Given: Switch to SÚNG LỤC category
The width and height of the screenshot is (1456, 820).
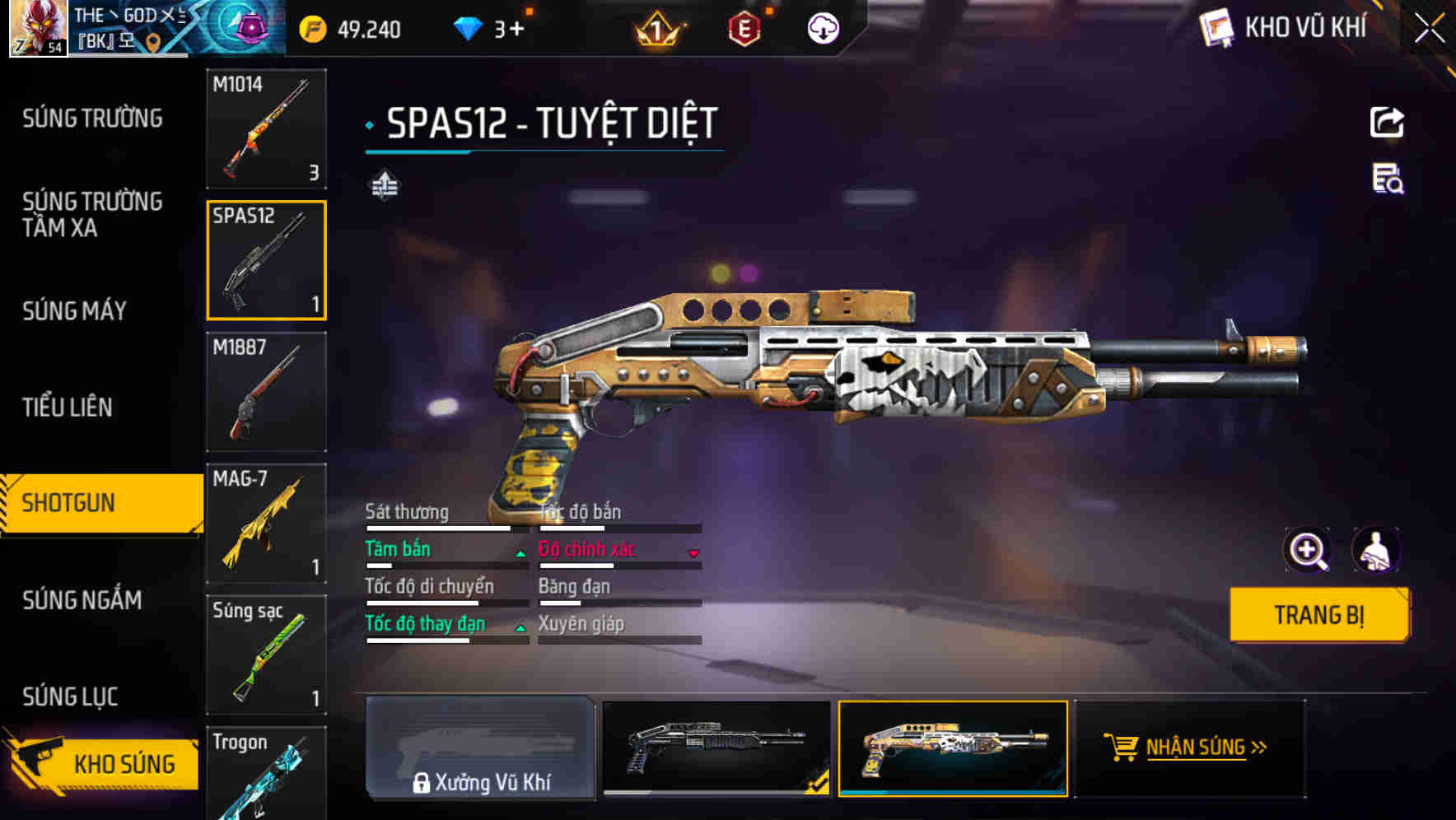Looking at the screenshot, I should click(70, 697).
